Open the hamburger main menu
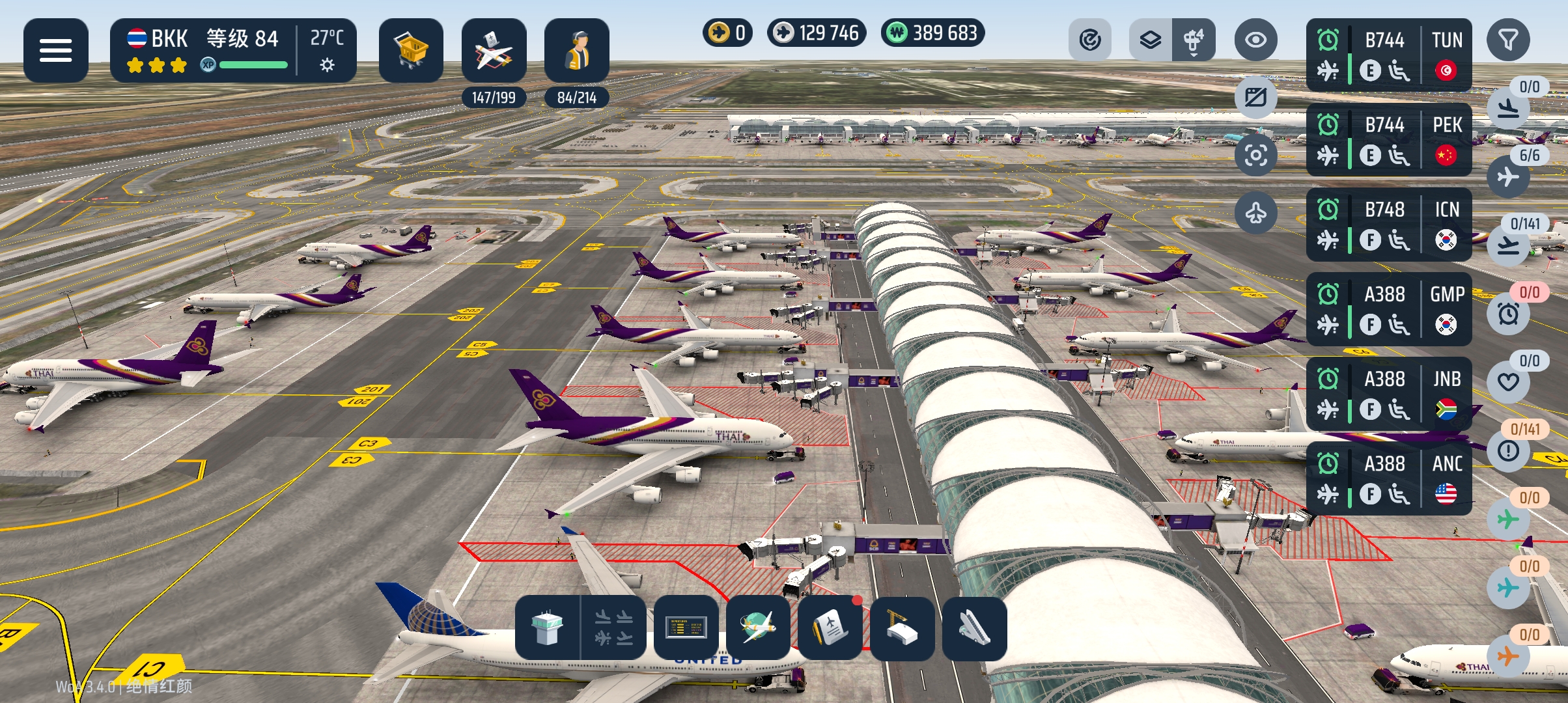 tap(55, 50)
